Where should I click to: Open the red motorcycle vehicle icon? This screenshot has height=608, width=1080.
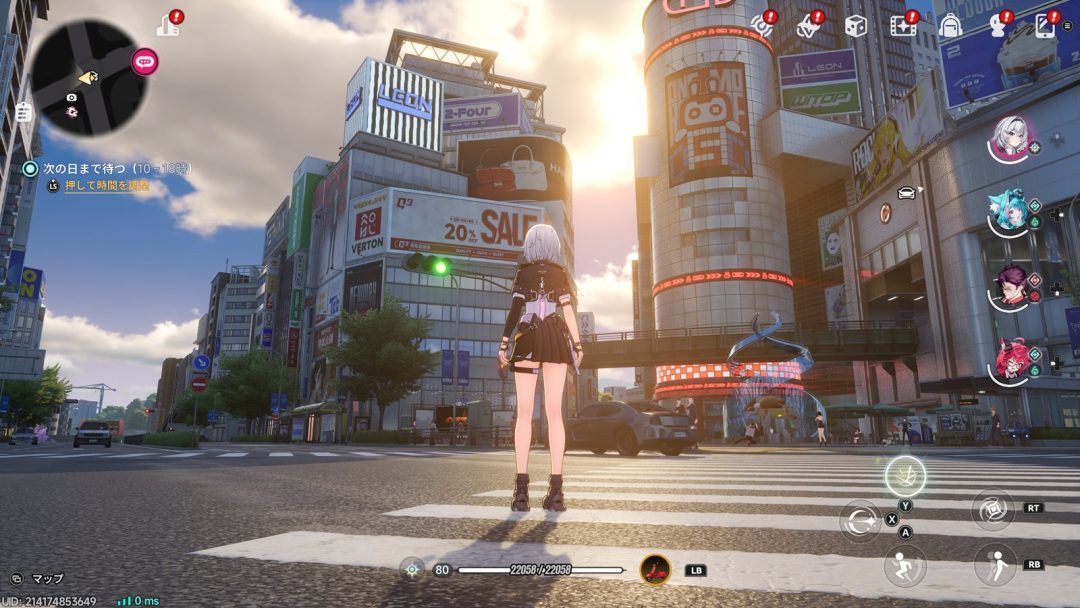click(x=655, y=570)
